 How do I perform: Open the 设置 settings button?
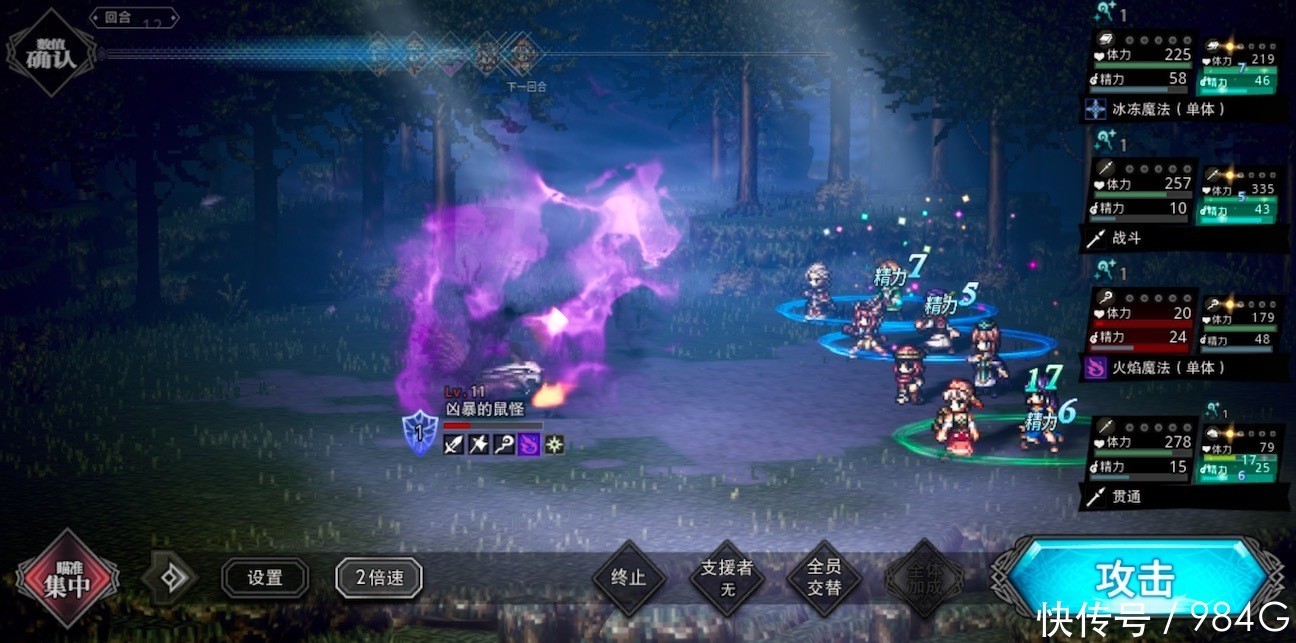[x=265, y=578]
